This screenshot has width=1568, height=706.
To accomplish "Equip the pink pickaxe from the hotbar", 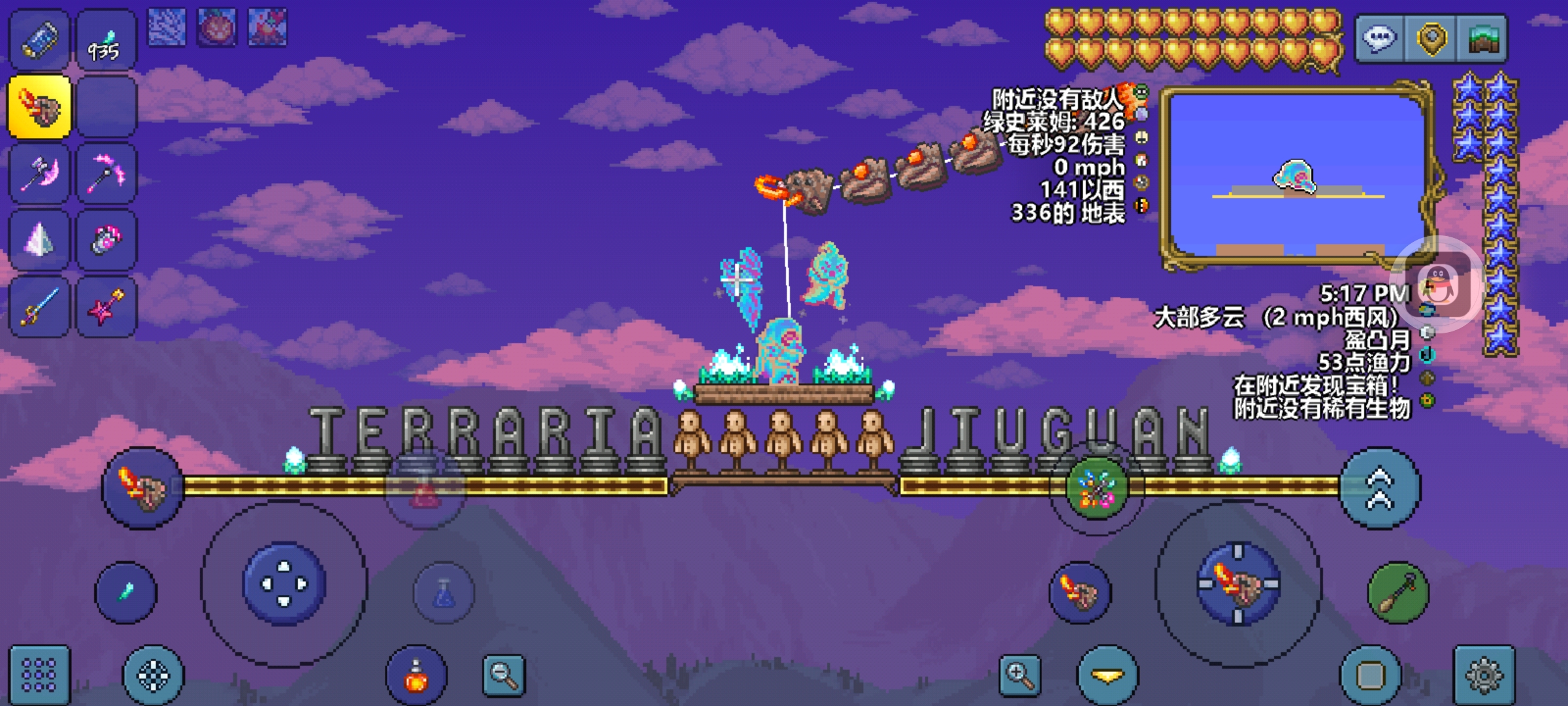I will click(x=106, y=174).
